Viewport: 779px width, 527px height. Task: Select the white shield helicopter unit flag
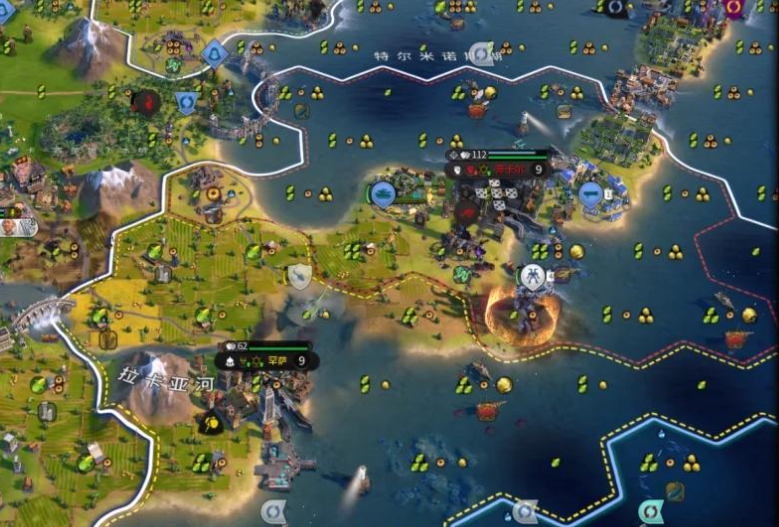pos(299,276)
